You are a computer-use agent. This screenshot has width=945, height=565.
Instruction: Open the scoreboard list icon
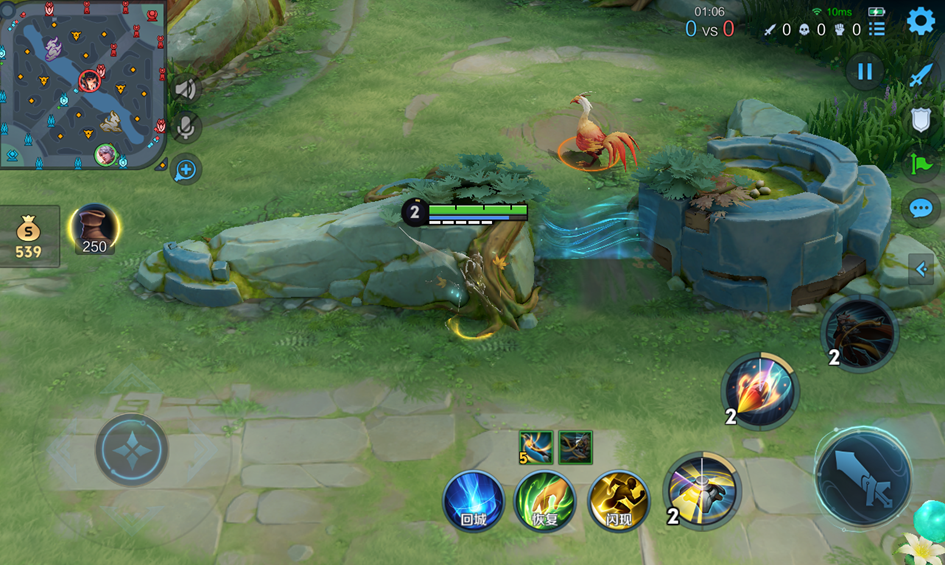click(877, 30)
